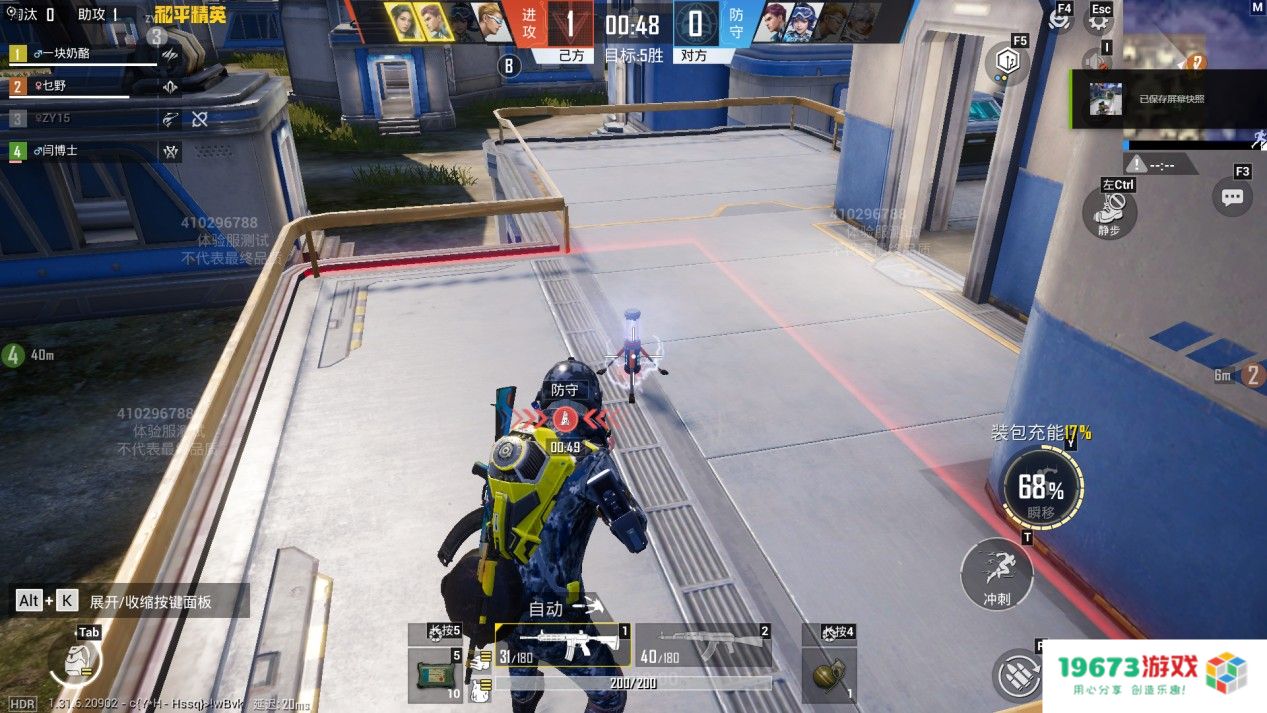Open the chat bubble button
1267x713 pixels.
tap(1232, 196)
